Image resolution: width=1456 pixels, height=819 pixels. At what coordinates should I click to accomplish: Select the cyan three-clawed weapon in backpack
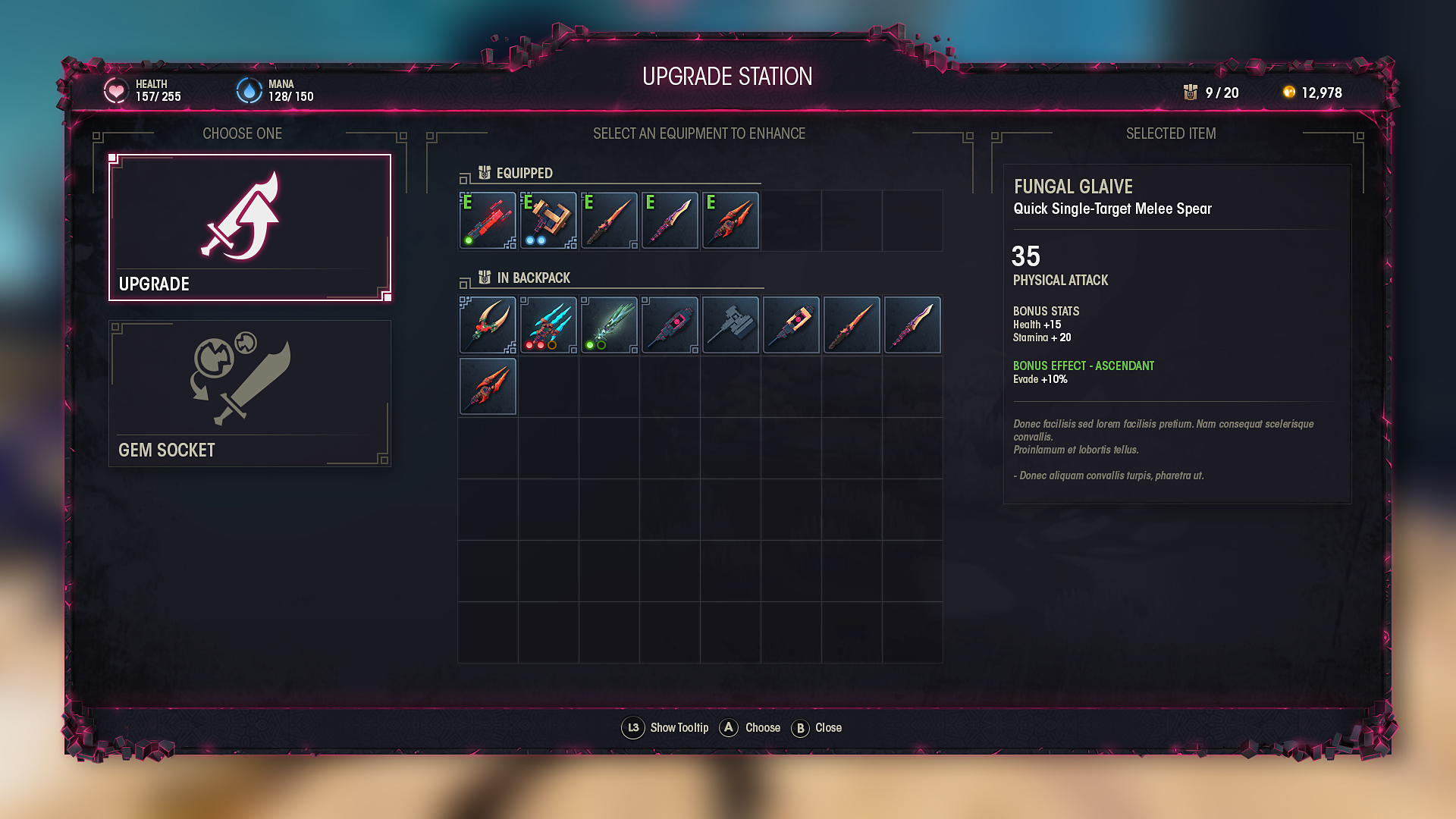(x=548, y=325)
